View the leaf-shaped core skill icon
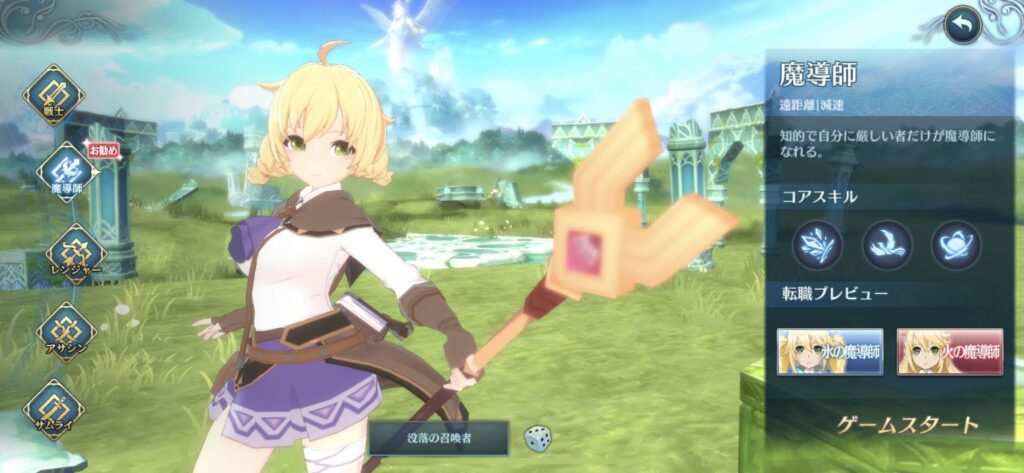Image resolution: width=1024 pixels, height=473 pixels. pyautogui.click(x=817, y=245)
